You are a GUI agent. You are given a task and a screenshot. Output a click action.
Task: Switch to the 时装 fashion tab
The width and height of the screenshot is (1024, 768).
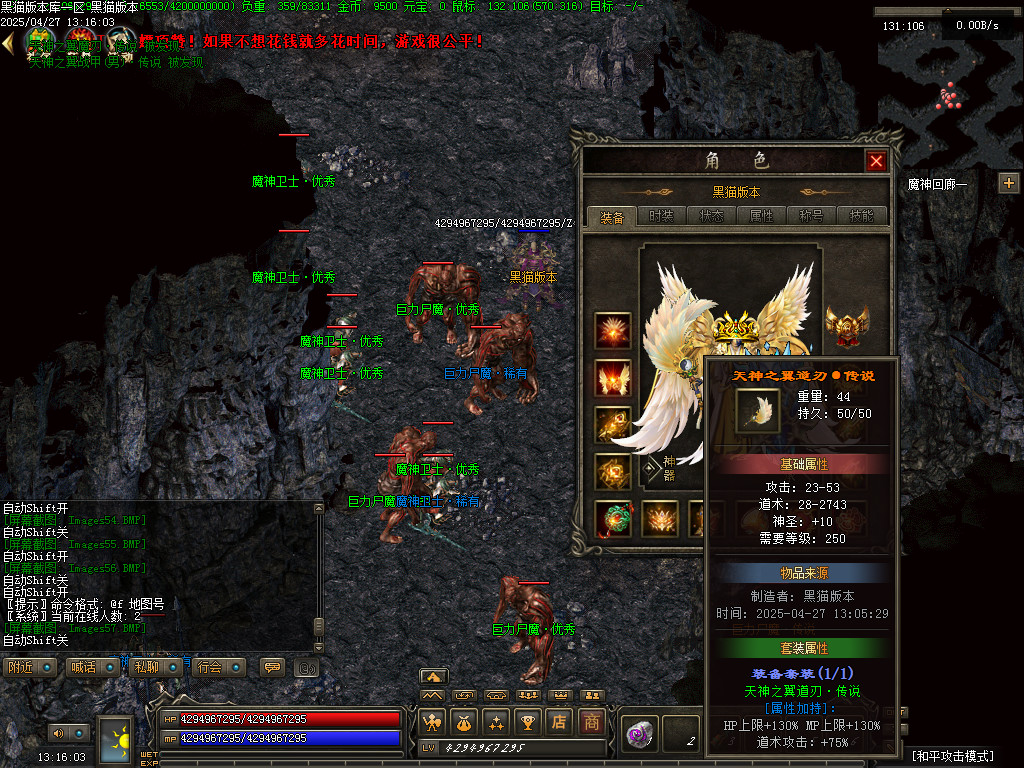[x=661, y=216]
